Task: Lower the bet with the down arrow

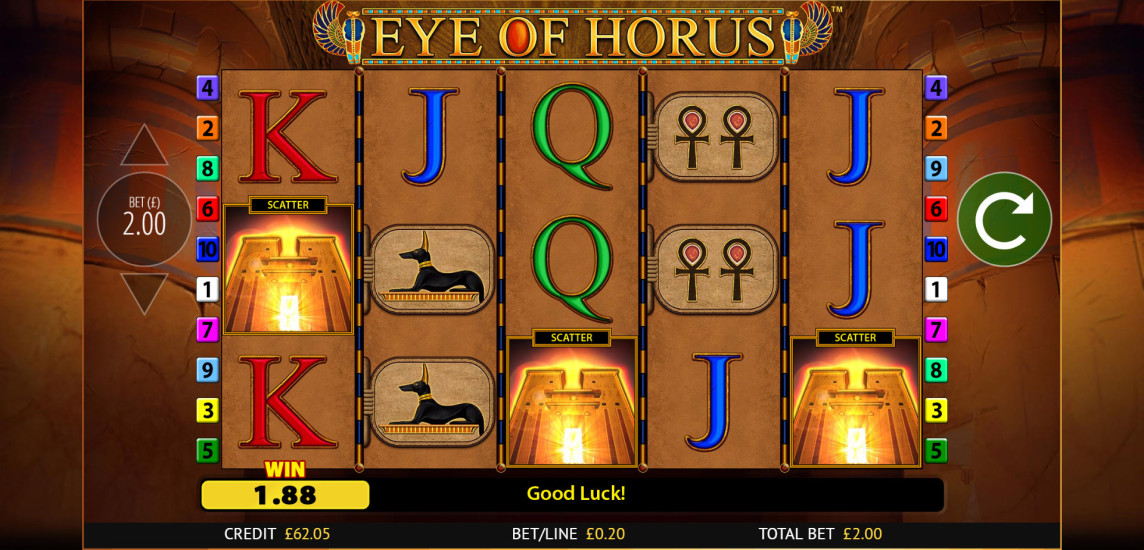Action: (144, 291)
